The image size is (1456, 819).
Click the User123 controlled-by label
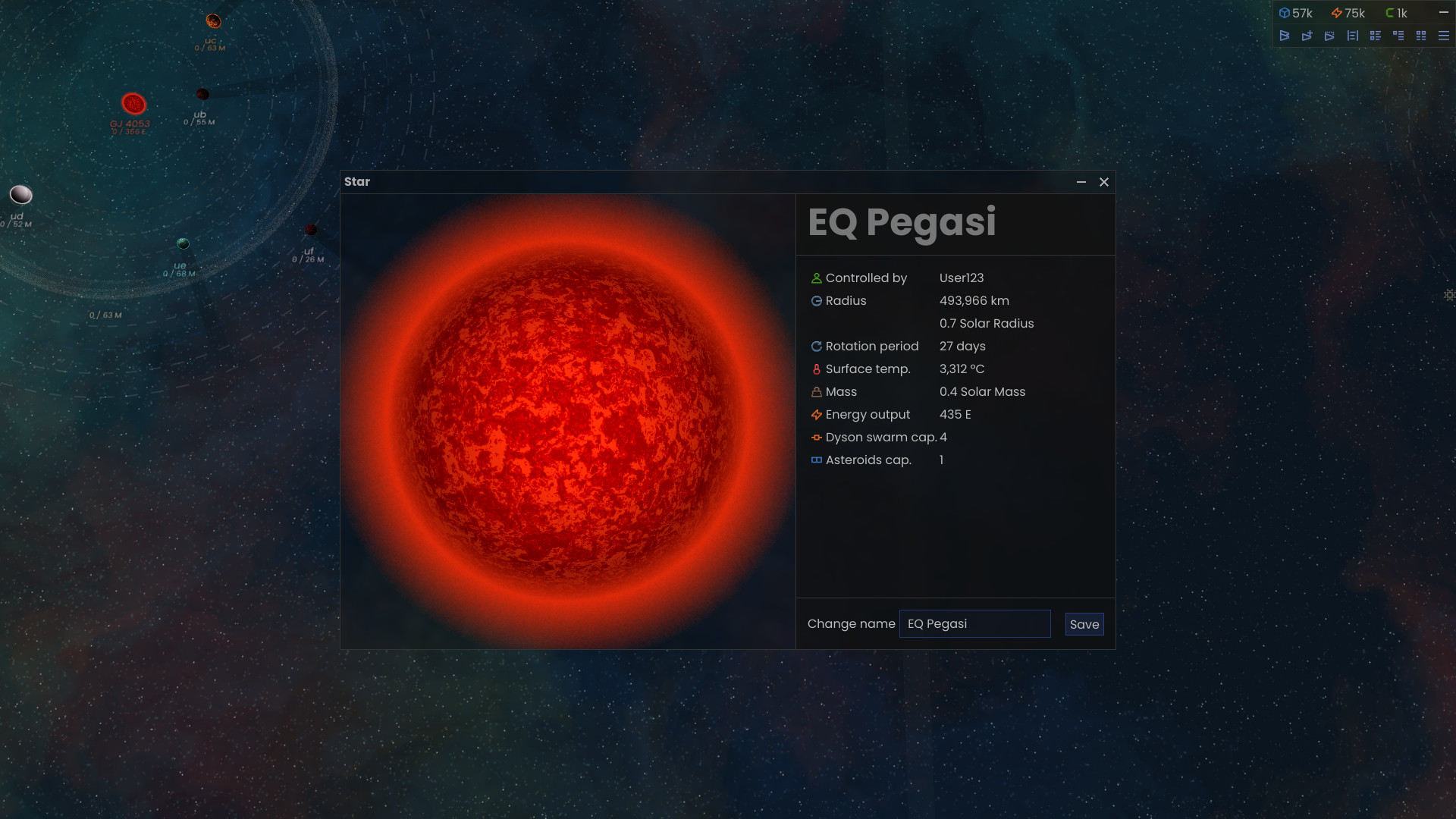click(x=961, y=278)
